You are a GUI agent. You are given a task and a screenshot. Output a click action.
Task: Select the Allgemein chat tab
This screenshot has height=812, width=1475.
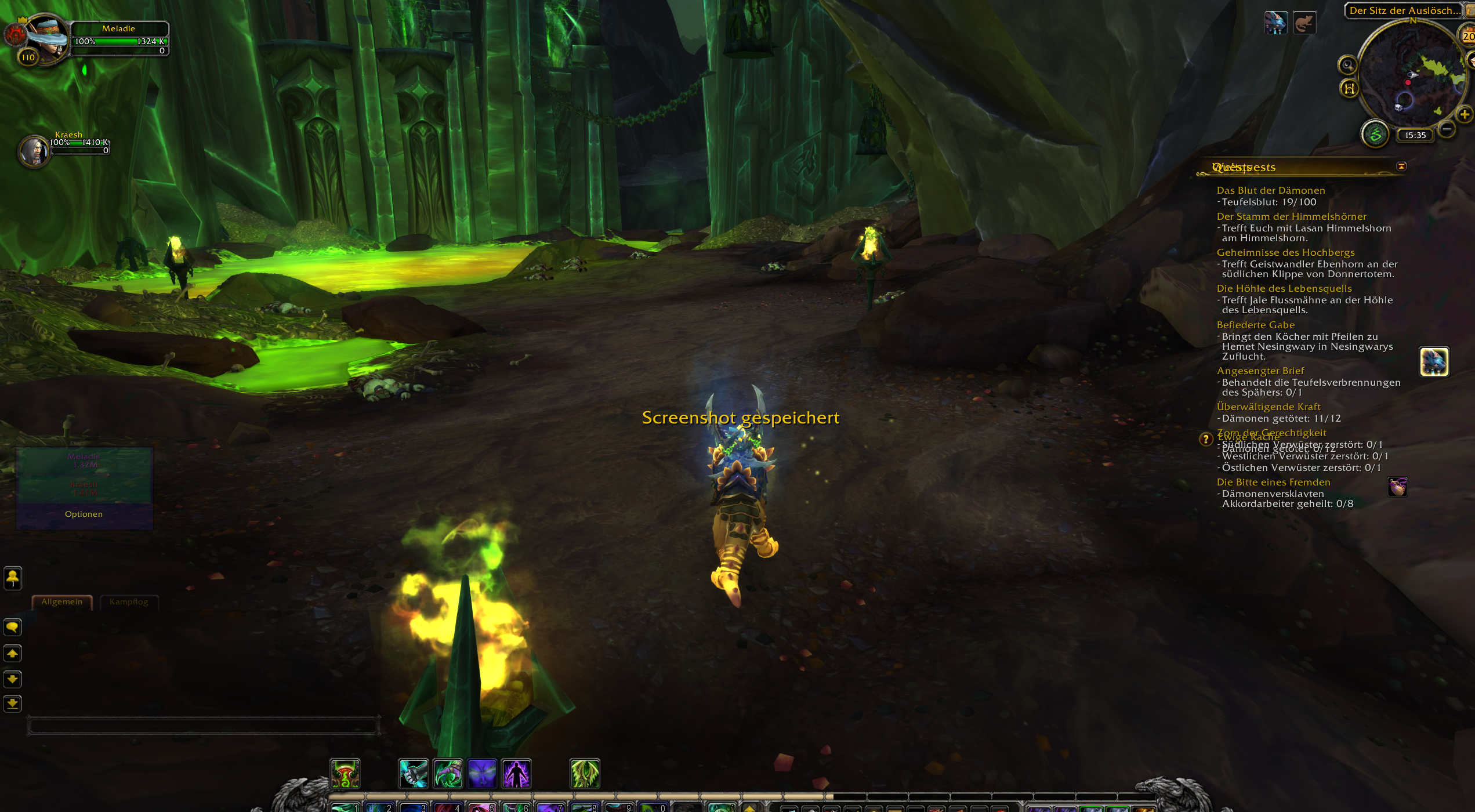pyautogui.click(x=62, y=602)
